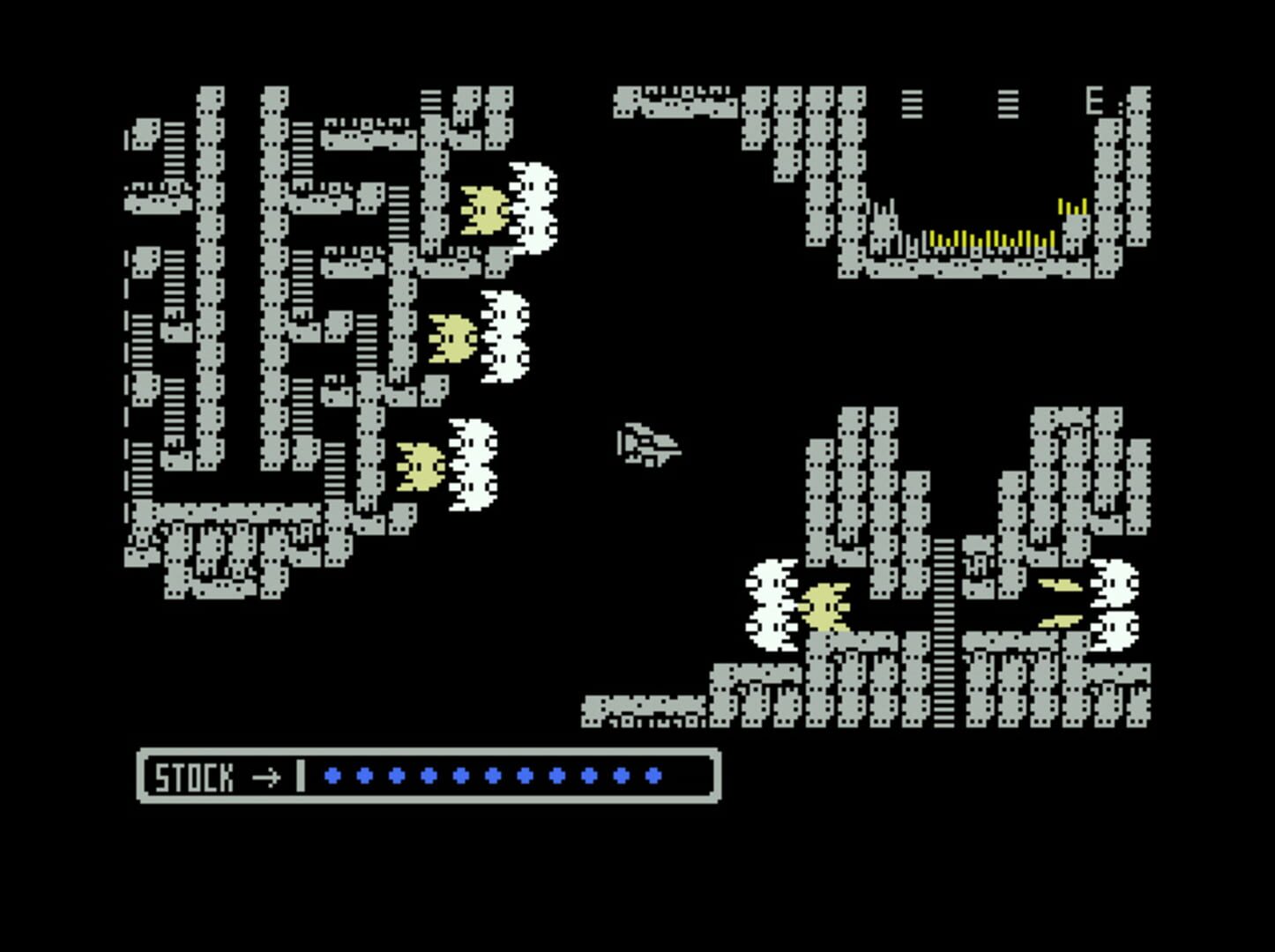Toggle the seventh blue stock dot
Screen dimensions: 1275x952
[x=524, y=776]
